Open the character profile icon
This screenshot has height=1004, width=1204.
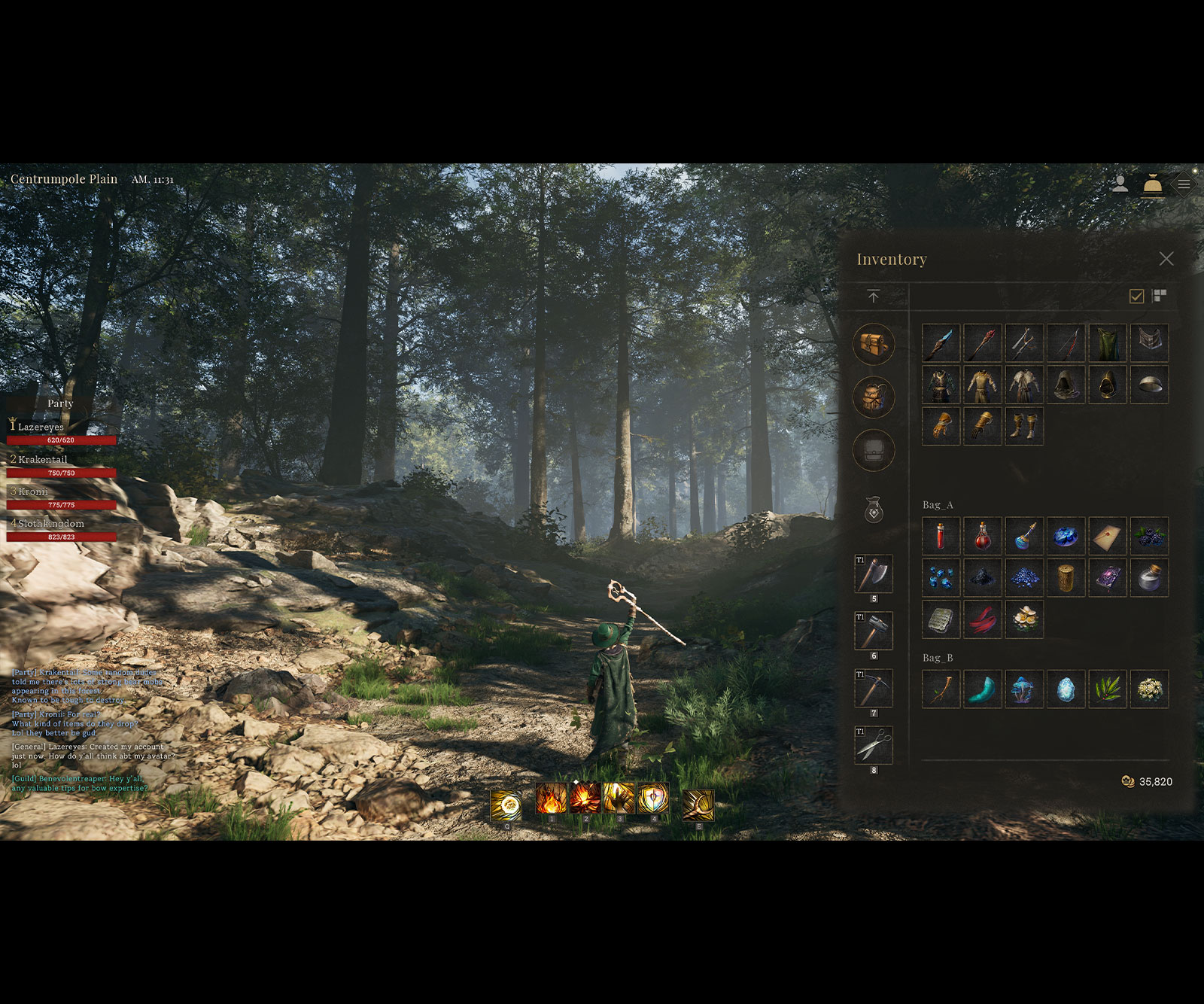coord(1120,184)
